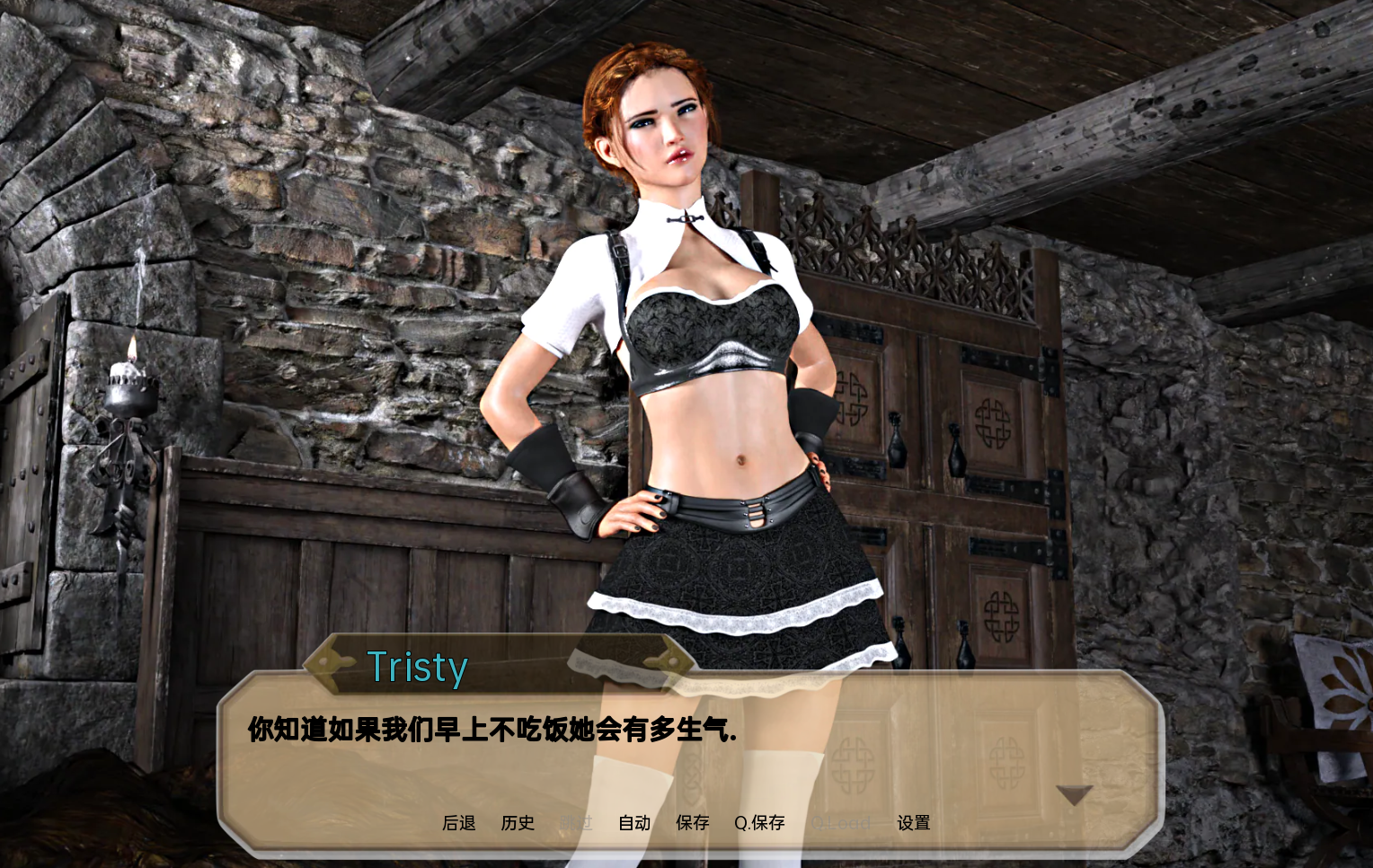Click the Tristy name label
1373x868 pixels.
click(418, 667)
